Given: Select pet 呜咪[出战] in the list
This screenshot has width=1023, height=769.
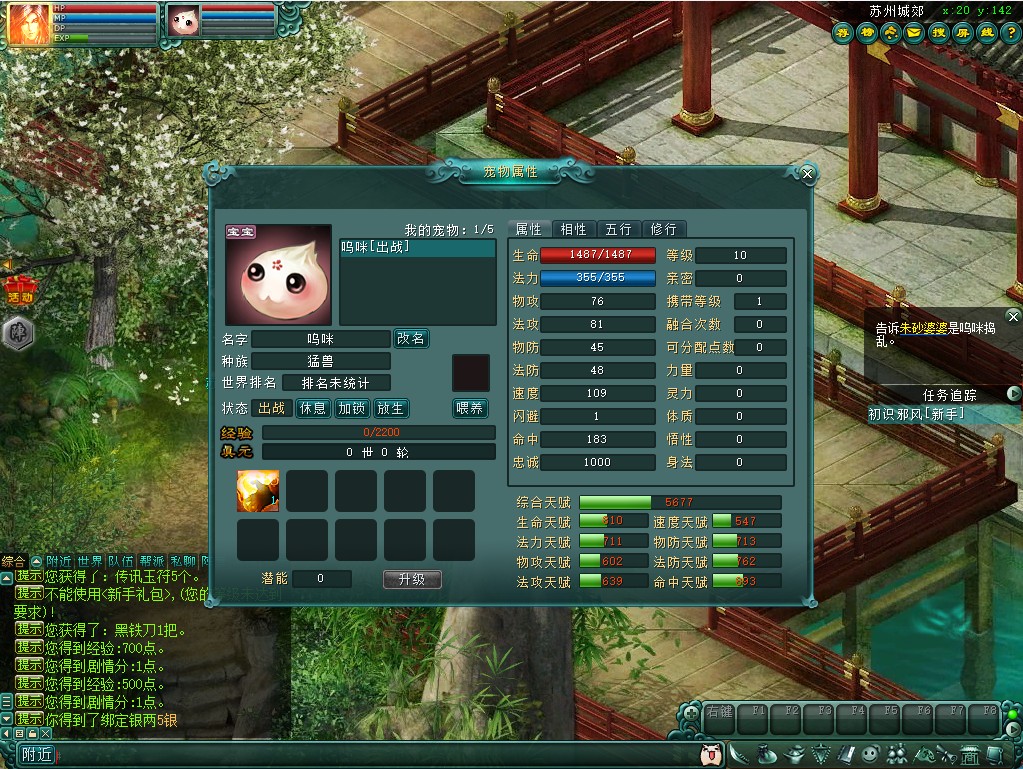Looking at the screenshot, I should [376, 247].
